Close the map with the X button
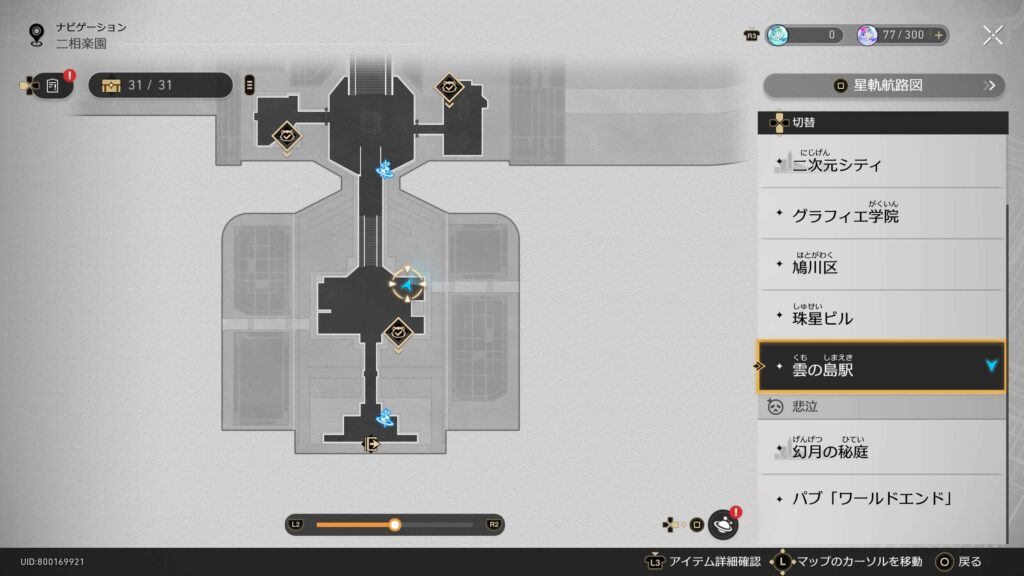Image resolution: width=1024 pixels, height=576 pixels. pyautogui.click(x=992, y=35)
